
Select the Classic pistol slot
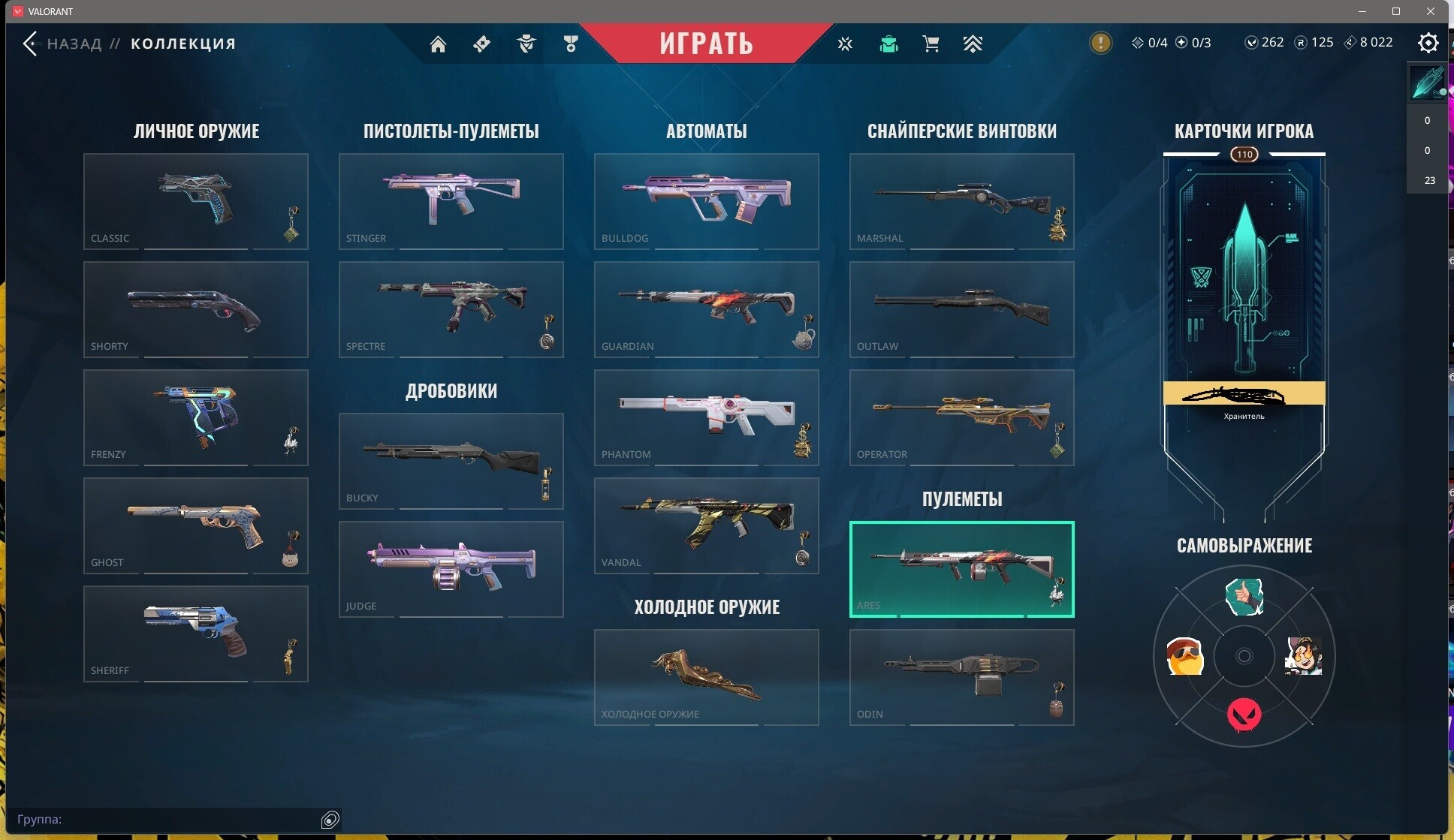tap(195, 201)
